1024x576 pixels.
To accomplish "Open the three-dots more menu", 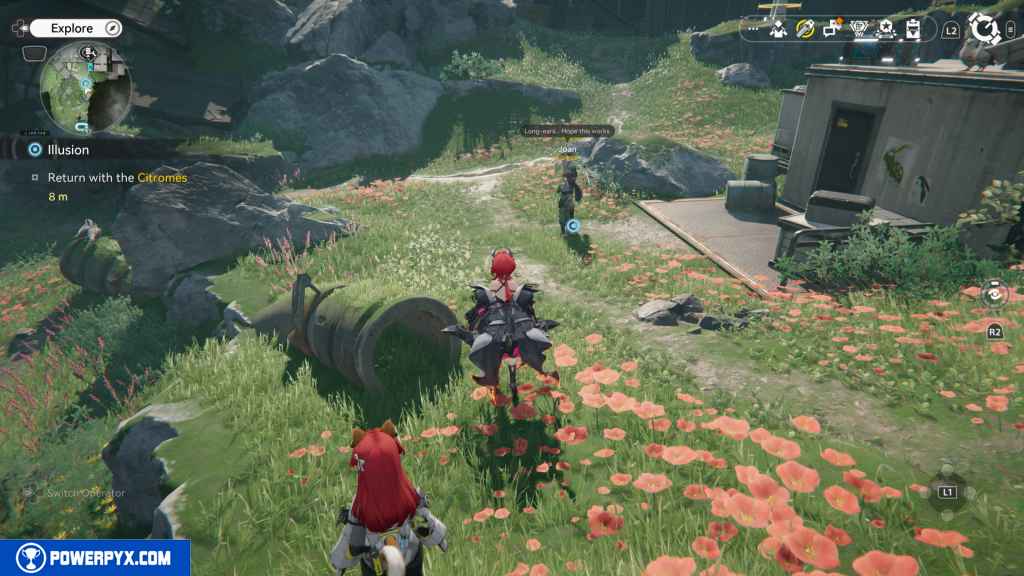I will click(753, 30).
